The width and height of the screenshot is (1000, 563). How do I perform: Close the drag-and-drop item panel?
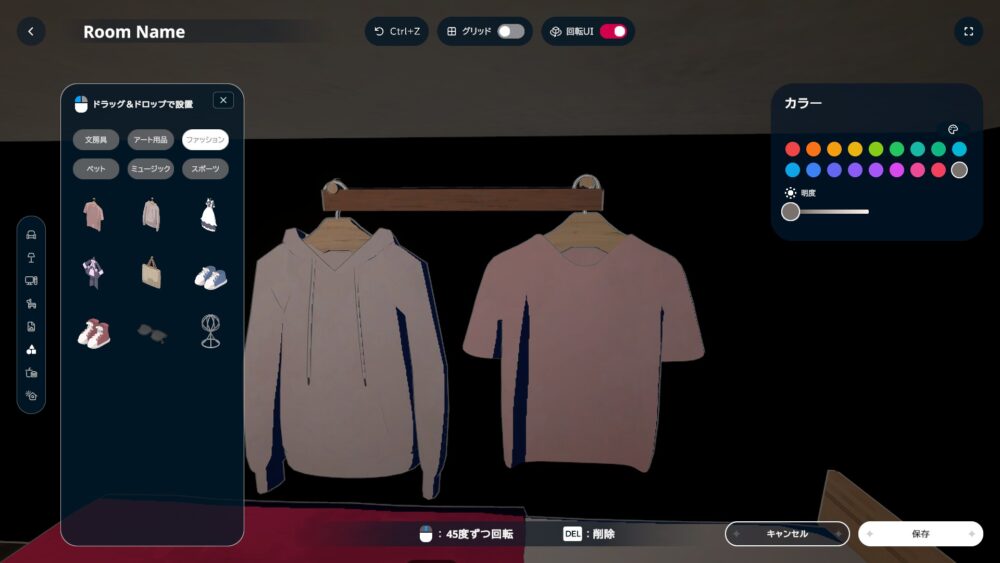(223, 100)
